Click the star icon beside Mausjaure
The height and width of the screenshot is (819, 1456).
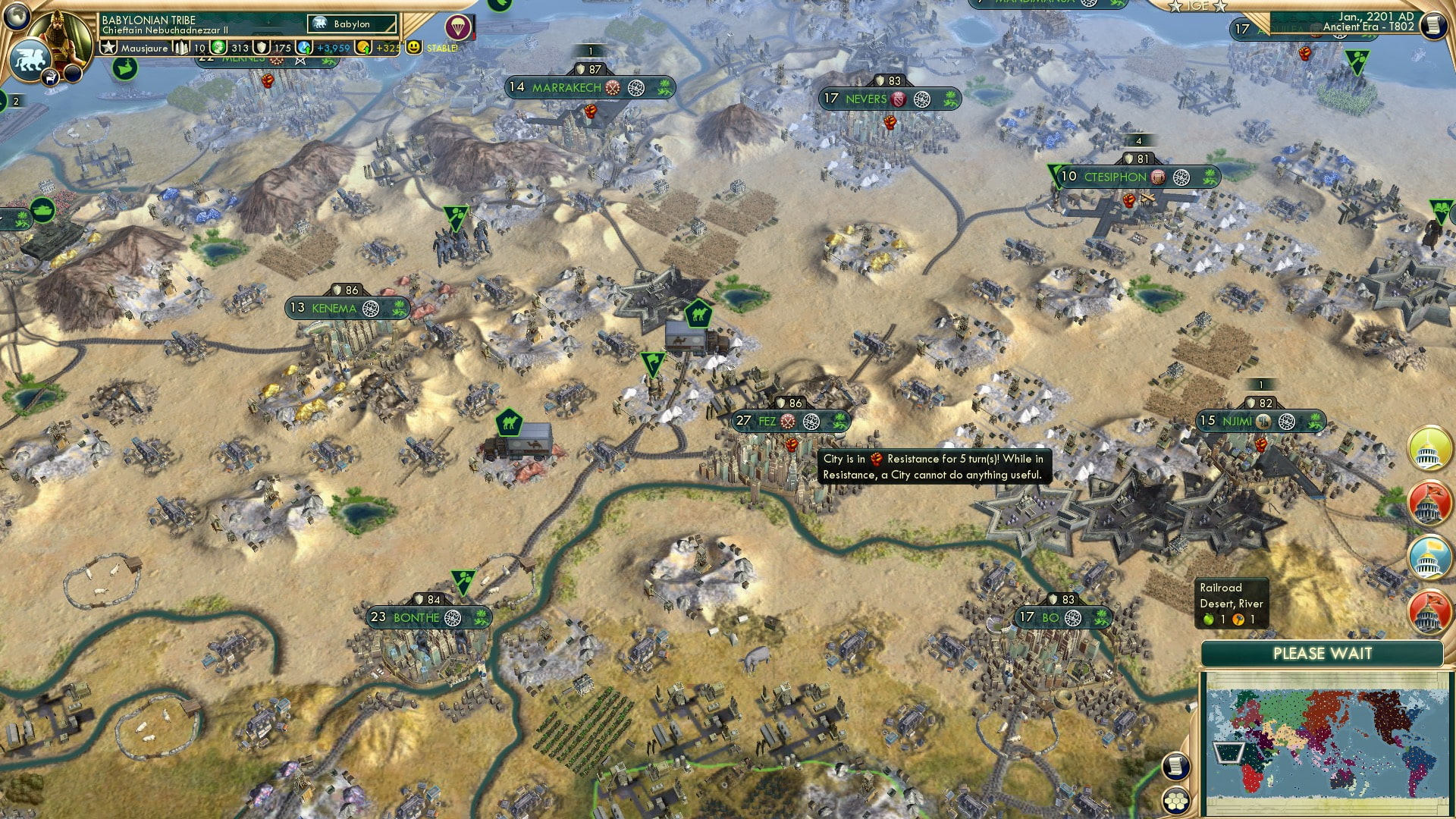coord(109,47)
